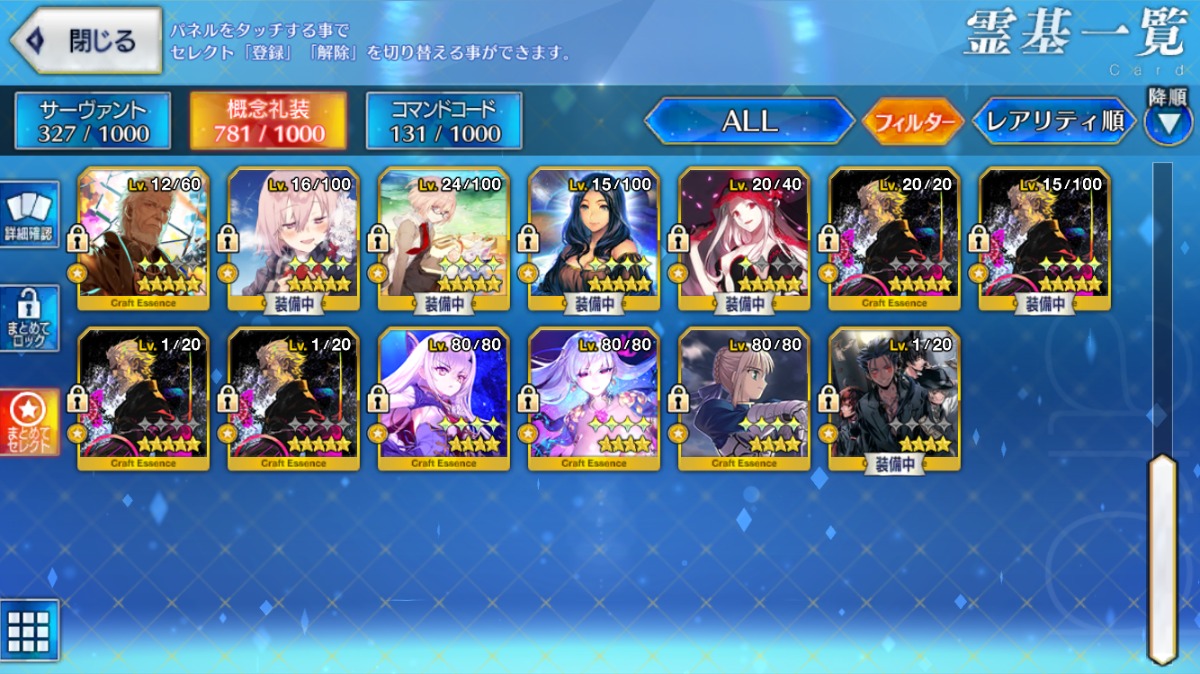Select the Lv. 12/60 bearded man card
Image resolution: width=1200 pixels, height=674 pixels.
pyautogui.click(x=143, y=237)
